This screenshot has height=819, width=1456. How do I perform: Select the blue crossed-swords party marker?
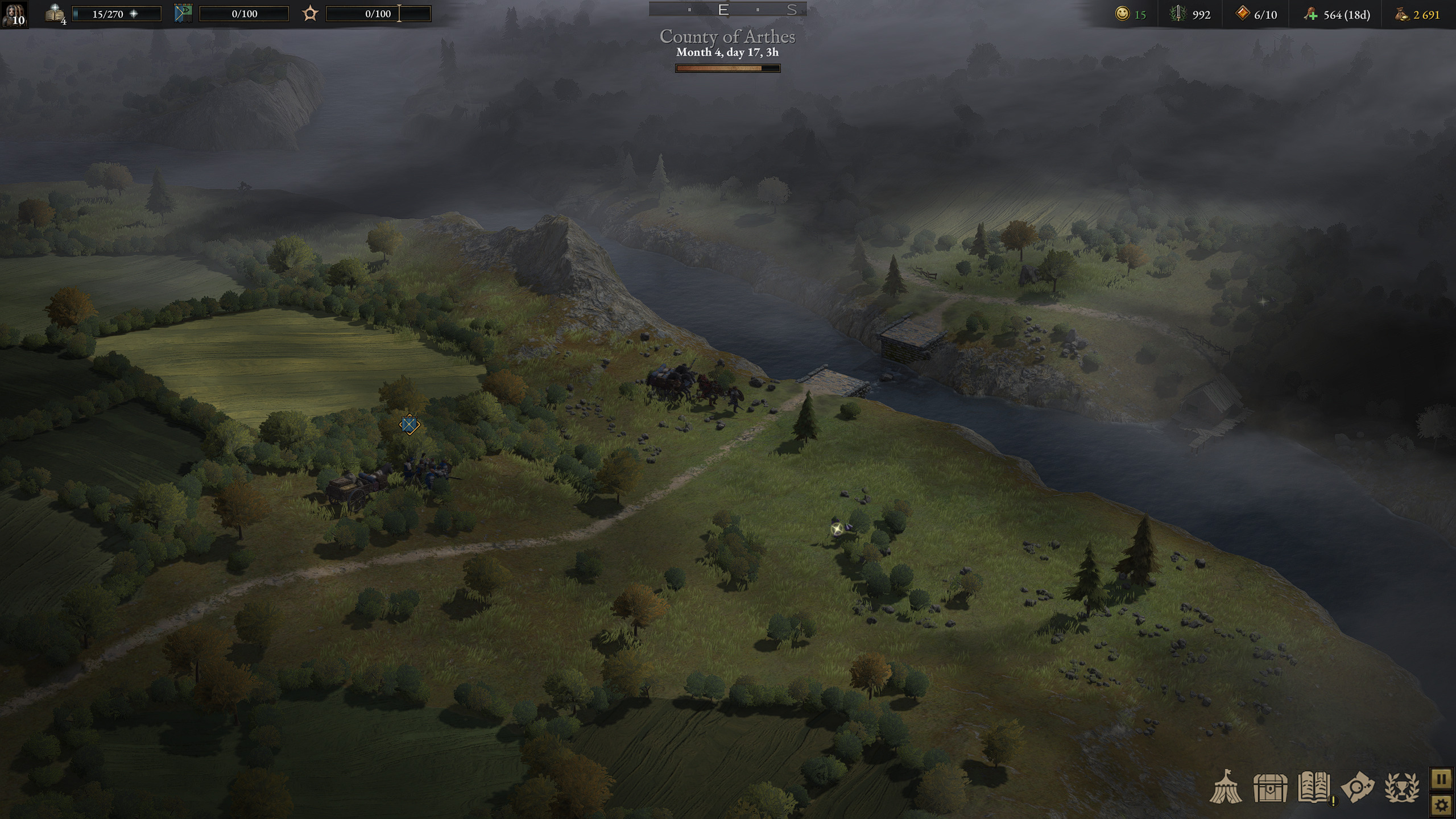pos(409,424)
